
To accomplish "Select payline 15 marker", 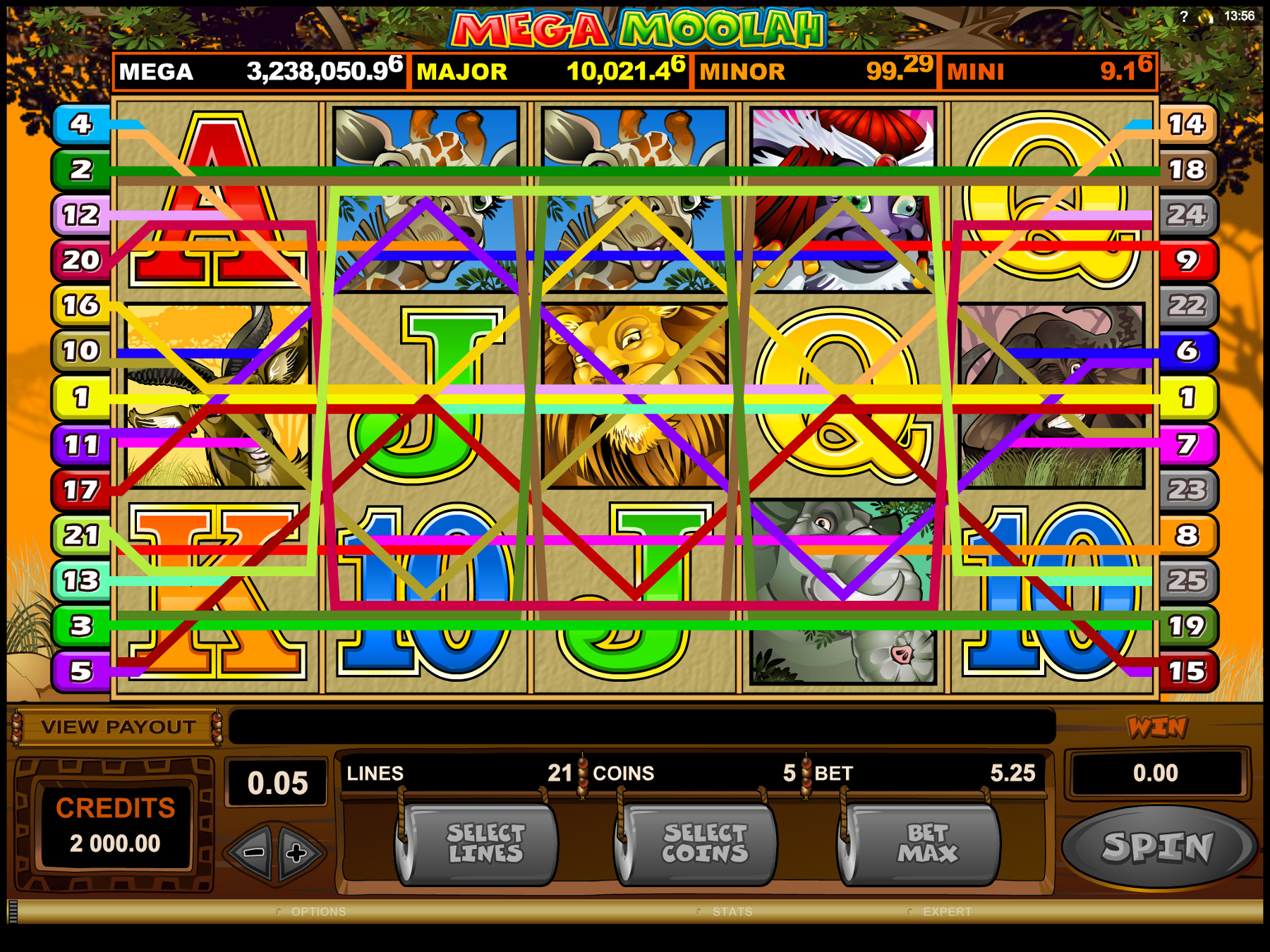I will [x=1187, y=671].
